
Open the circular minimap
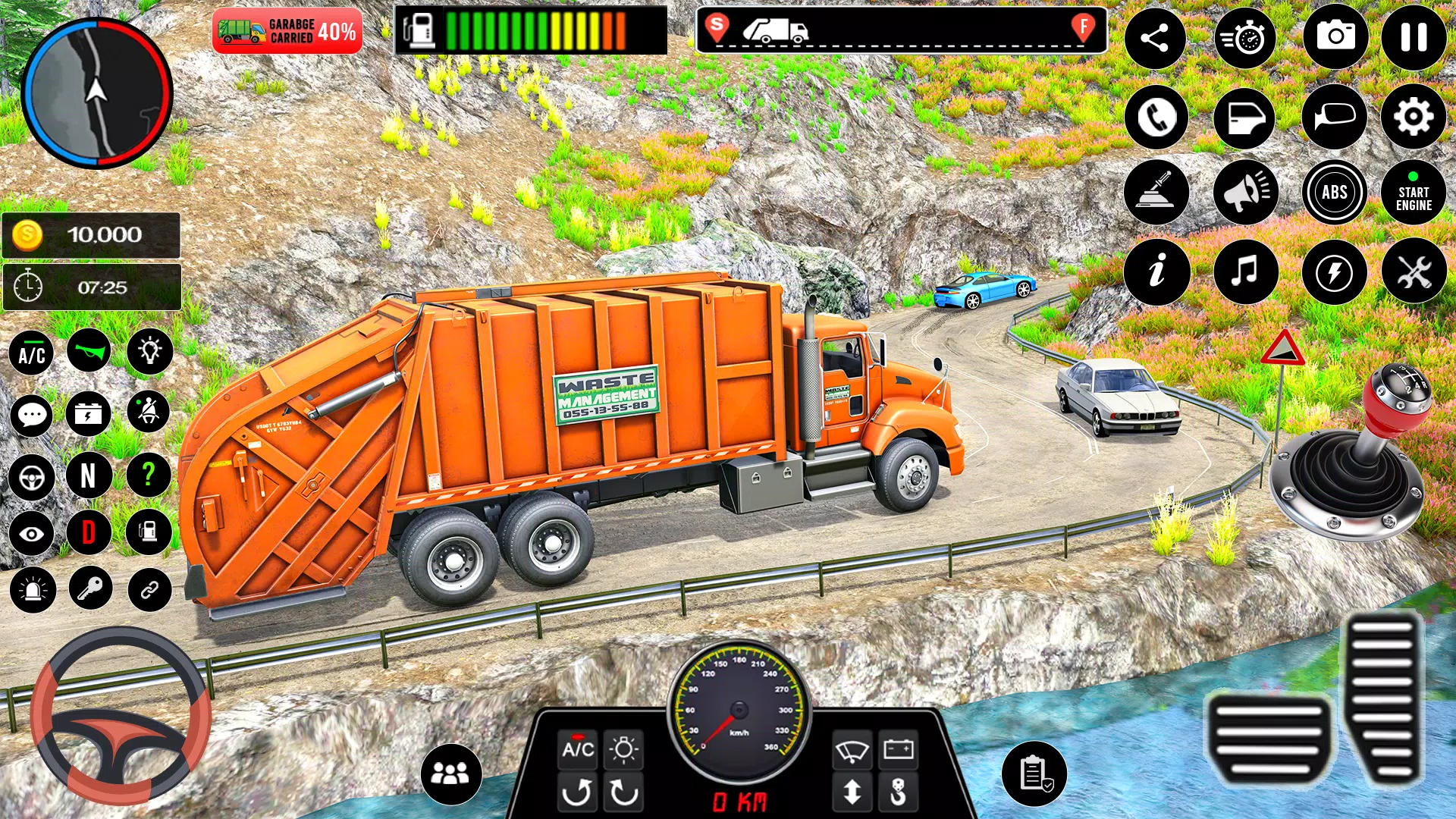pyautogui.click(x=97, y=93)
